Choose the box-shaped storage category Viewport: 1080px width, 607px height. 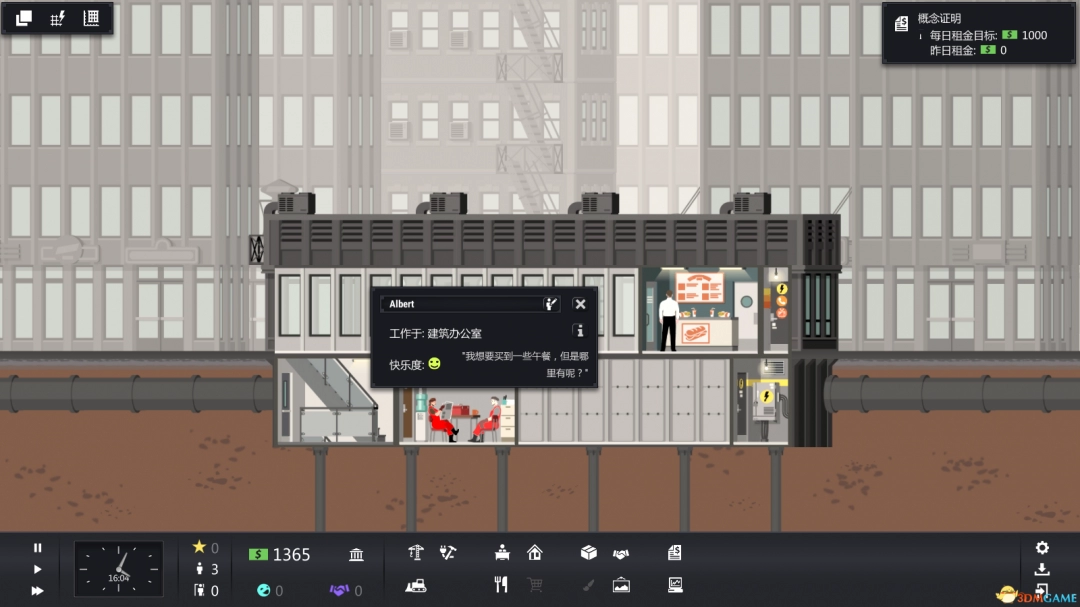coord(589,552)
